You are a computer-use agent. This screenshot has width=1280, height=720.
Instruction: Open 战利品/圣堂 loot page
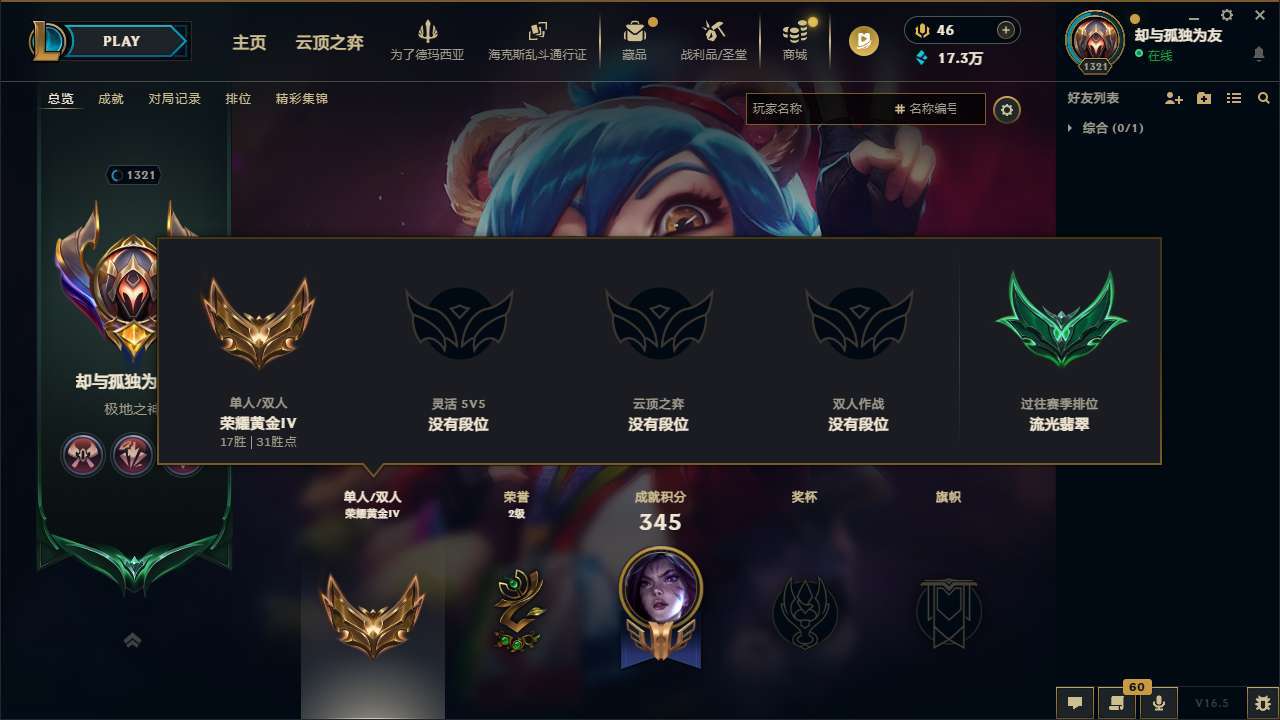[714, 38]
